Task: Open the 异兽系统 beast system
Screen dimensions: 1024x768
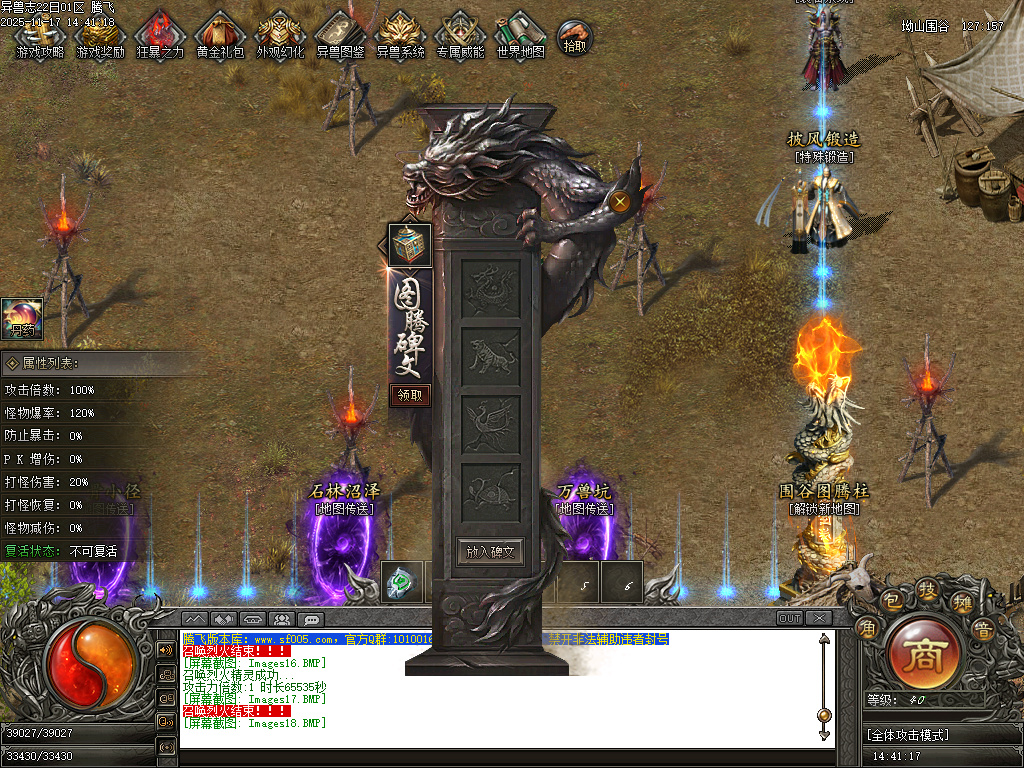Action: coord(400,34)
